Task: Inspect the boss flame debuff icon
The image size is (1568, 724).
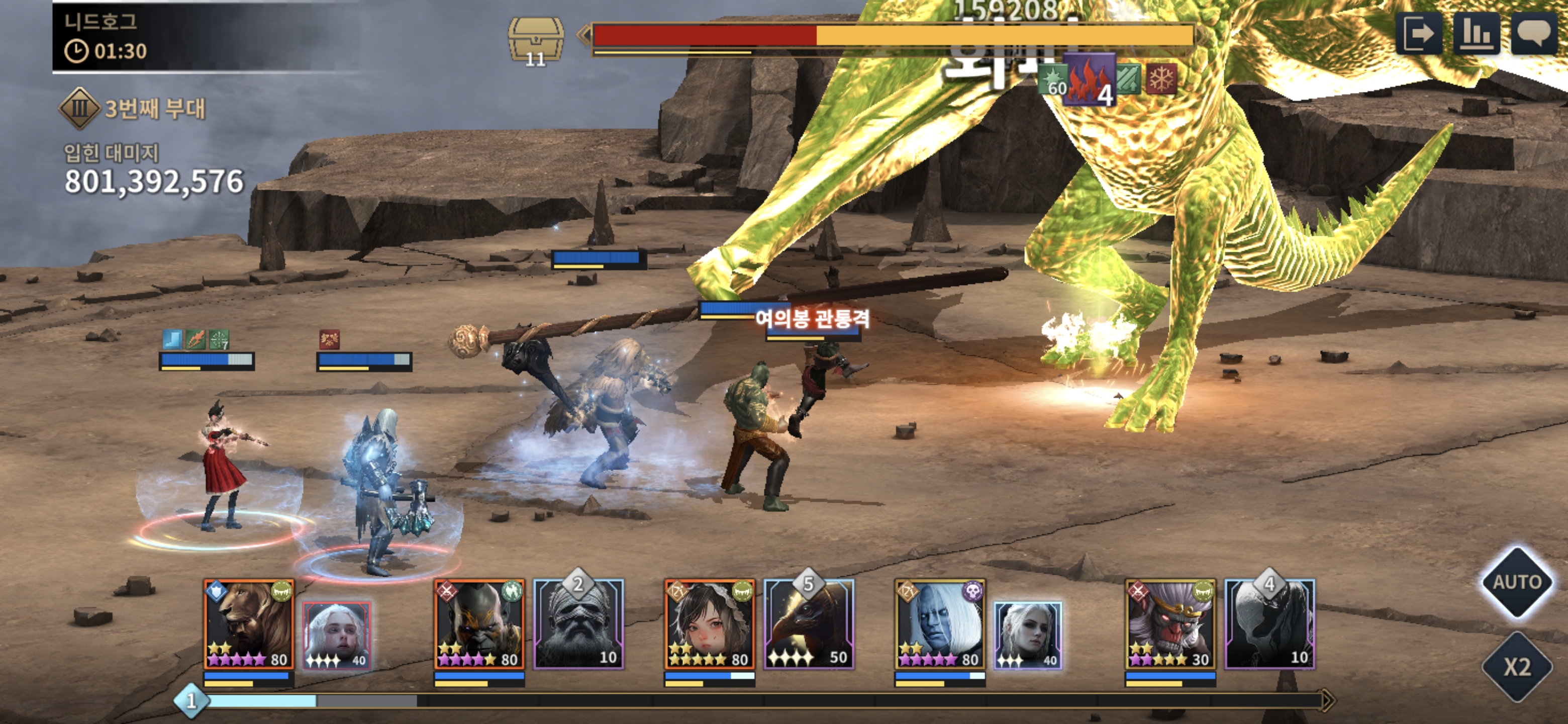Action: point(1090,80)
